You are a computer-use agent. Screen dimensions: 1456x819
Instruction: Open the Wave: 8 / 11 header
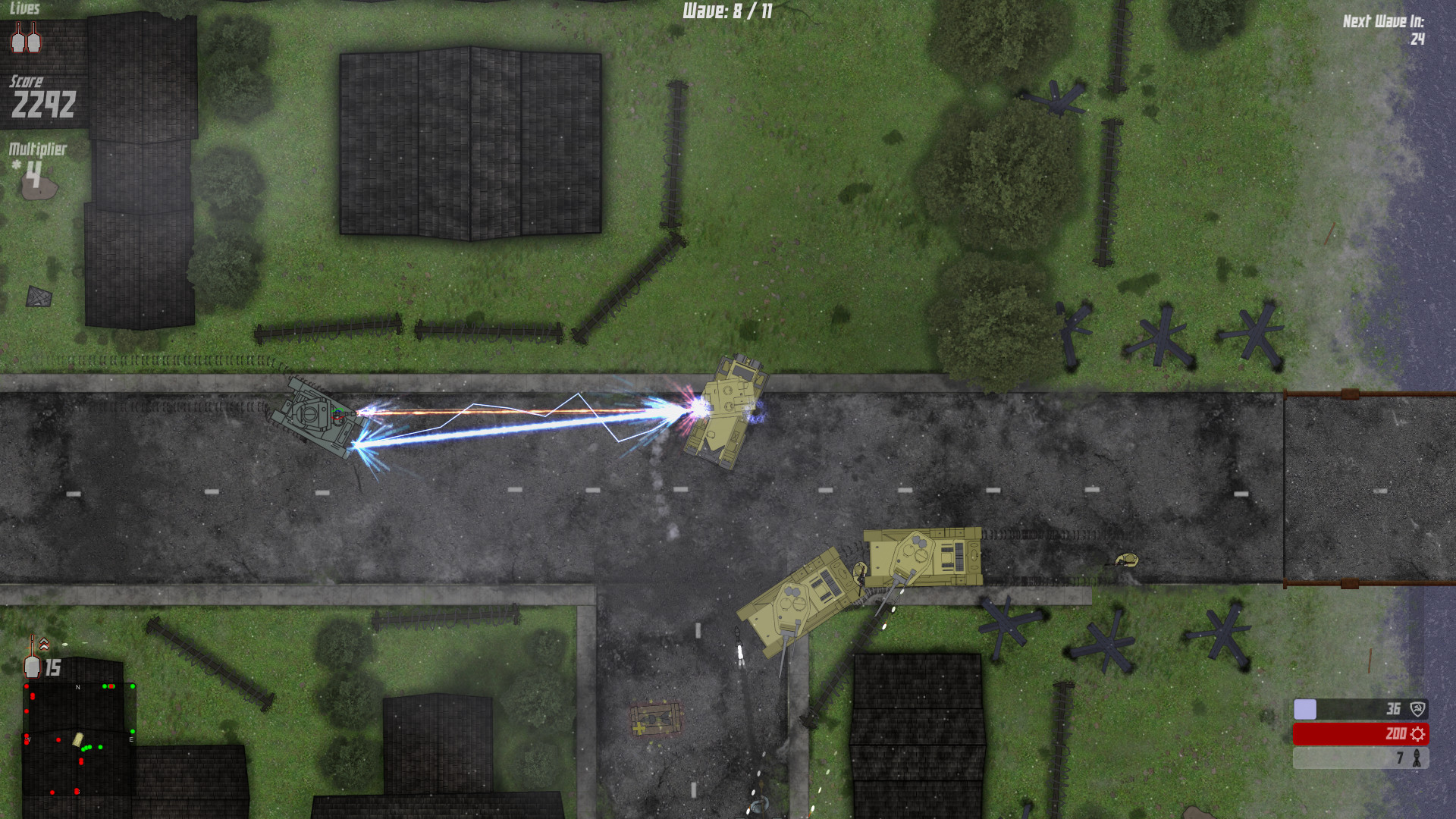[x=726, y=11]
